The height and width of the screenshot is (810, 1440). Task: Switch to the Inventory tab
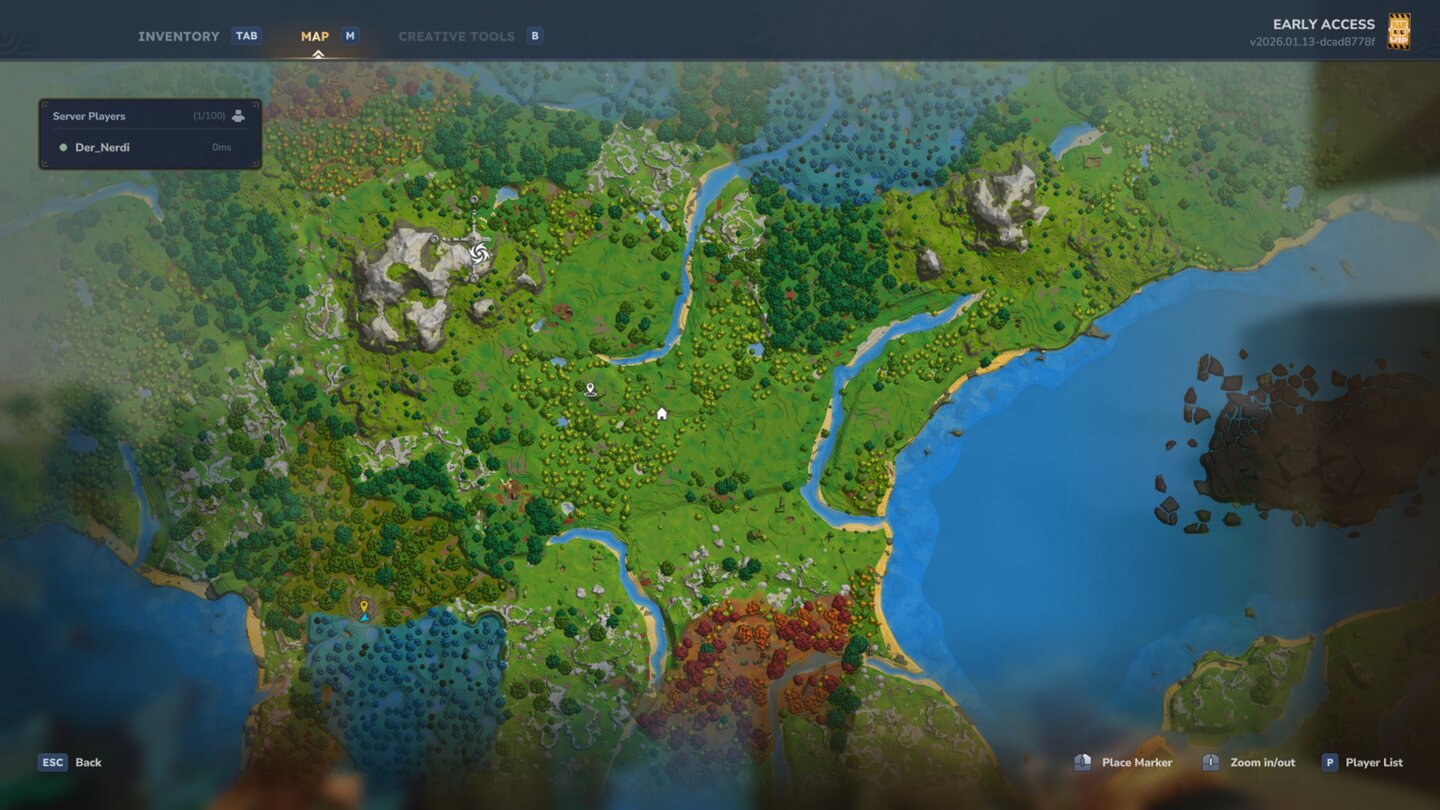tap(180, 35)
